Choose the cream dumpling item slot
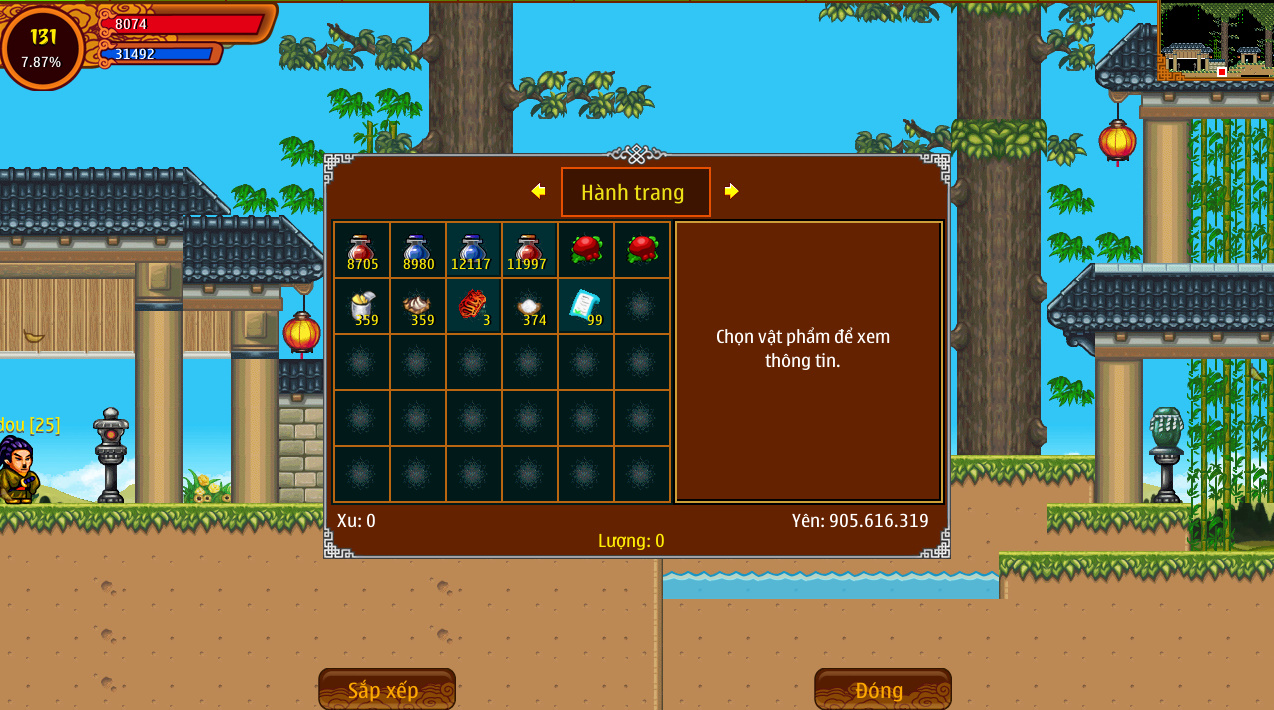 417,306
